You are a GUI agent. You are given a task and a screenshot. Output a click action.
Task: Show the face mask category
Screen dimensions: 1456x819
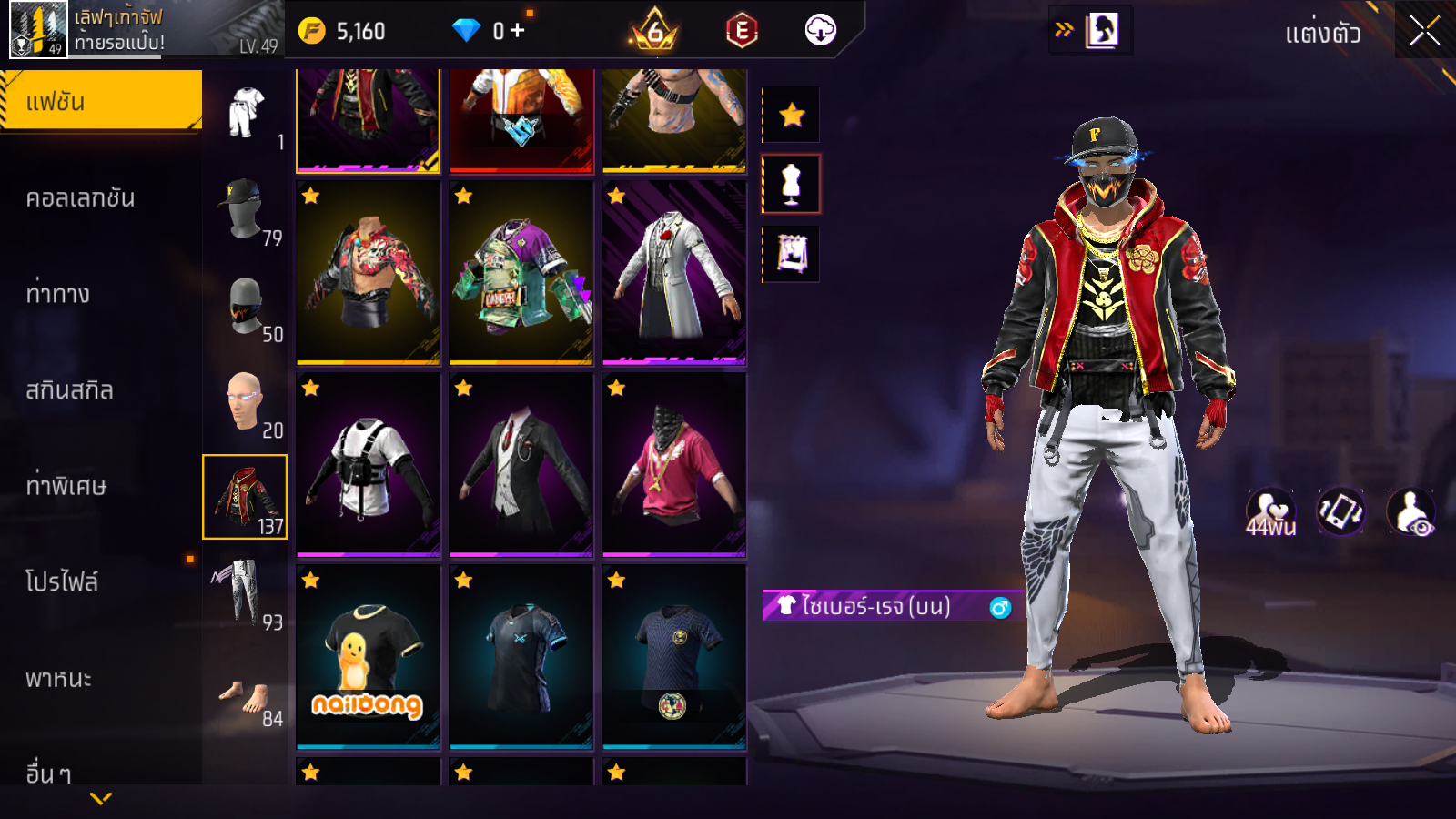coord(245,307)
